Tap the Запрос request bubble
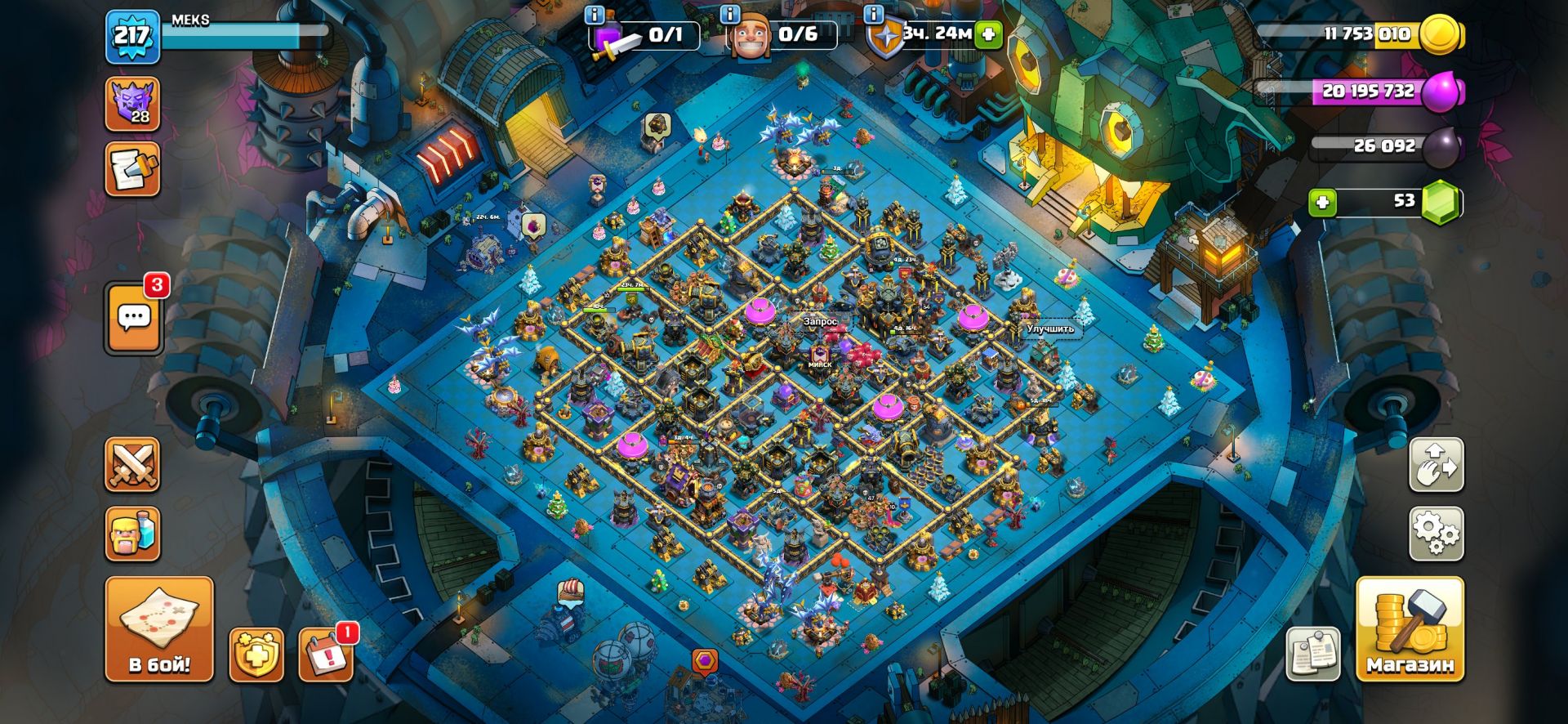 pos(820,322)
